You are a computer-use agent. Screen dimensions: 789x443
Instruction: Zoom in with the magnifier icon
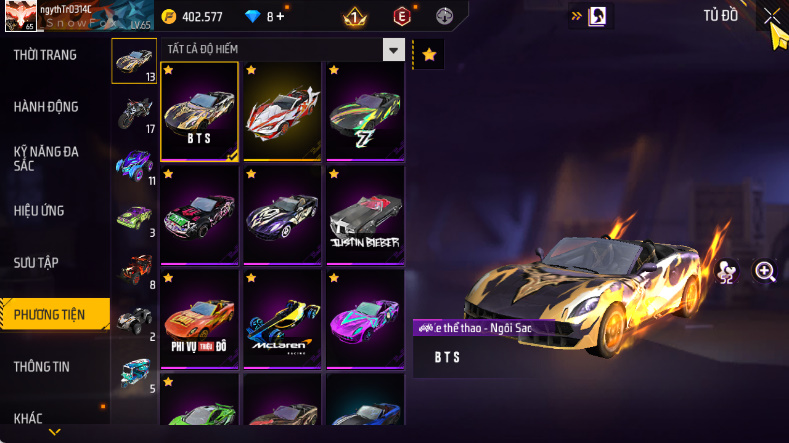click(765, 272)
